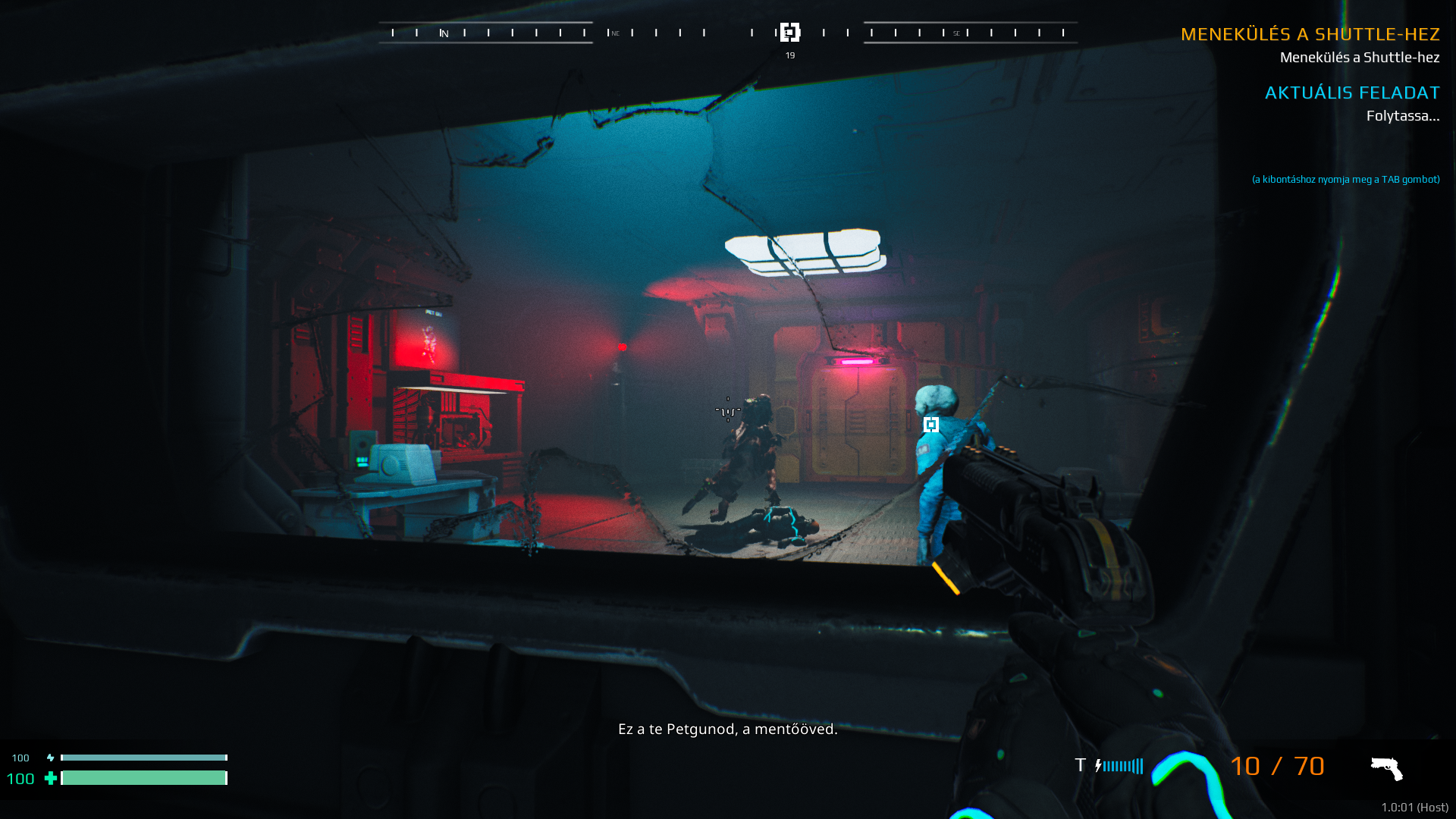Click the N heading on the compass bar

[x=444, y=33]
